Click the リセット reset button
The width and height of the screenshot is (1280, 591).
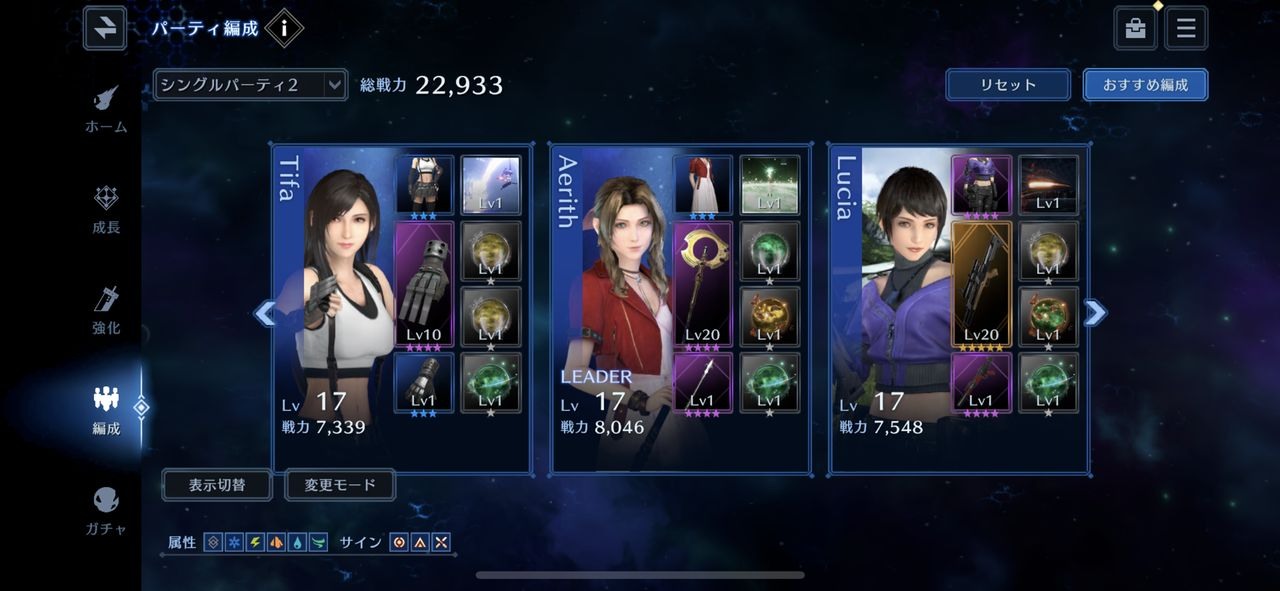tap(1008, 85)
